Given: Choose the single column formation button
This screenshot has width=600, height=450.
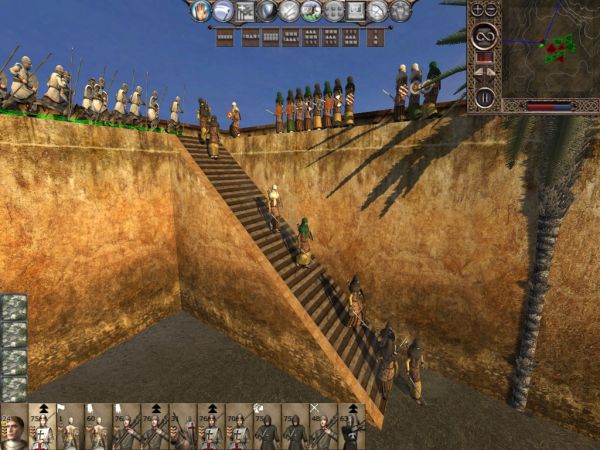Looking at the screenshot, I should (x=376, y=37).
